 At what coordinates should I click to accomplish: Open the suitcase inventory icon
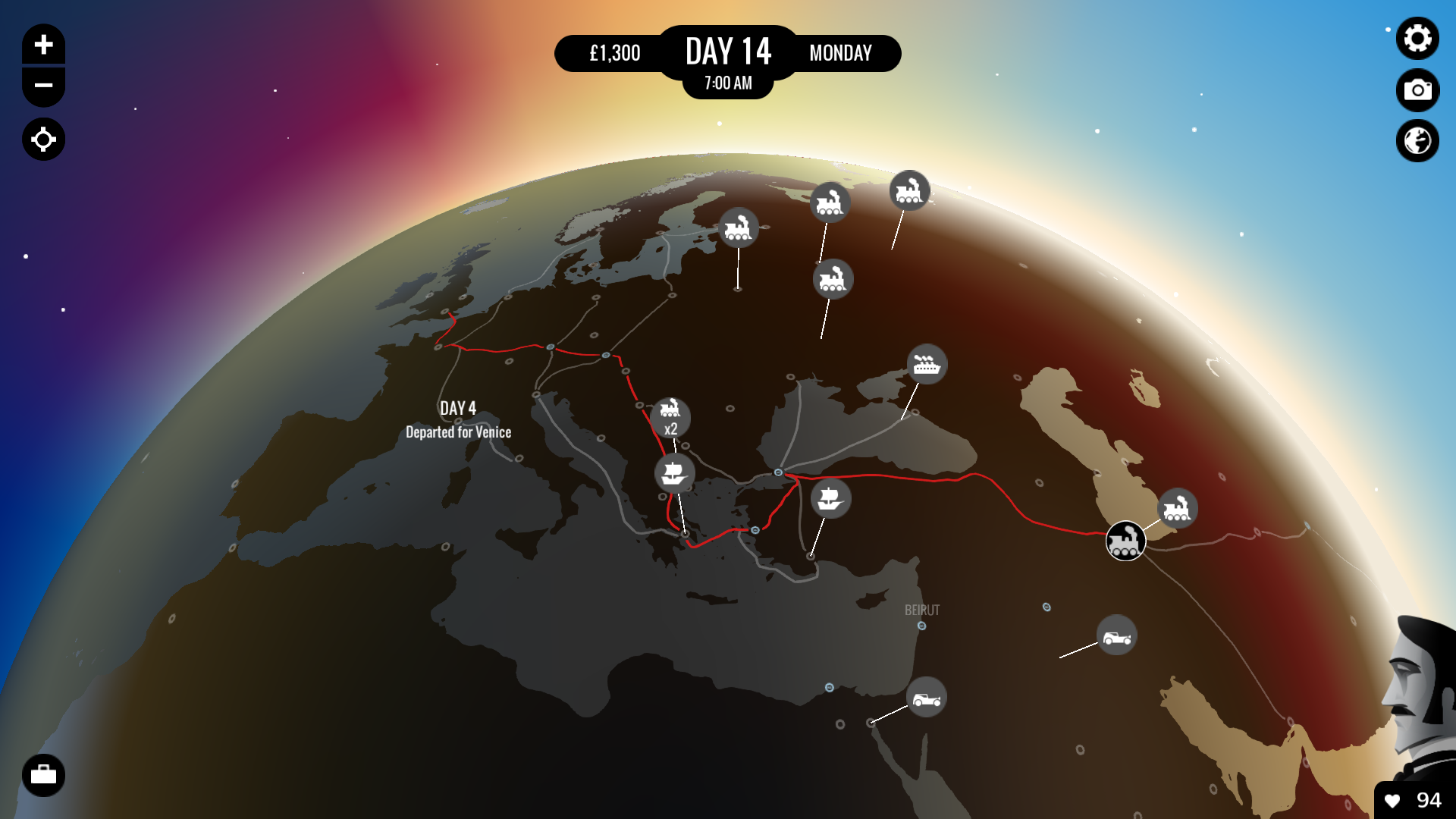[43, 775]
